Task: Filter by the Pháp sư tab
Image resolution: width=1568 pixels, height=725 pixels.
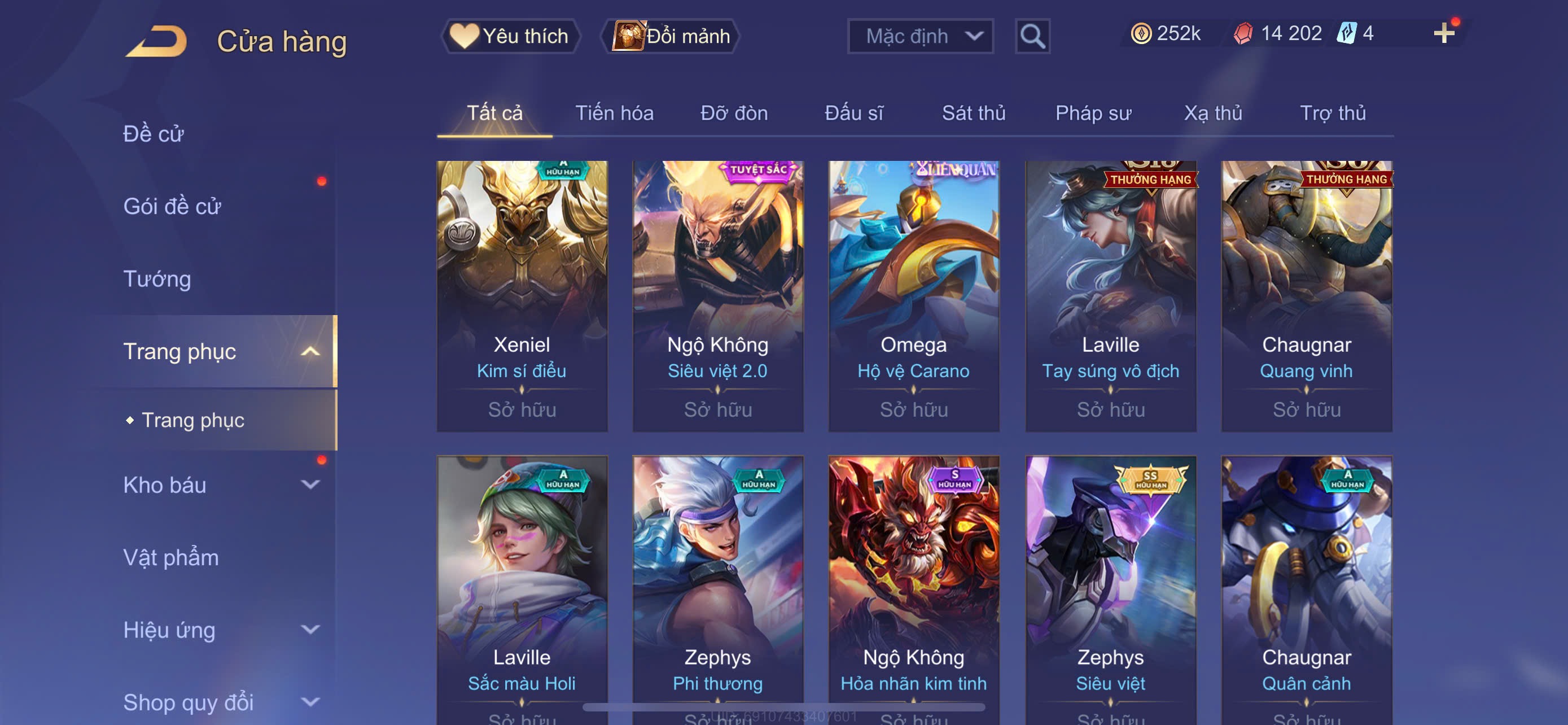Action: point(1093,113)
